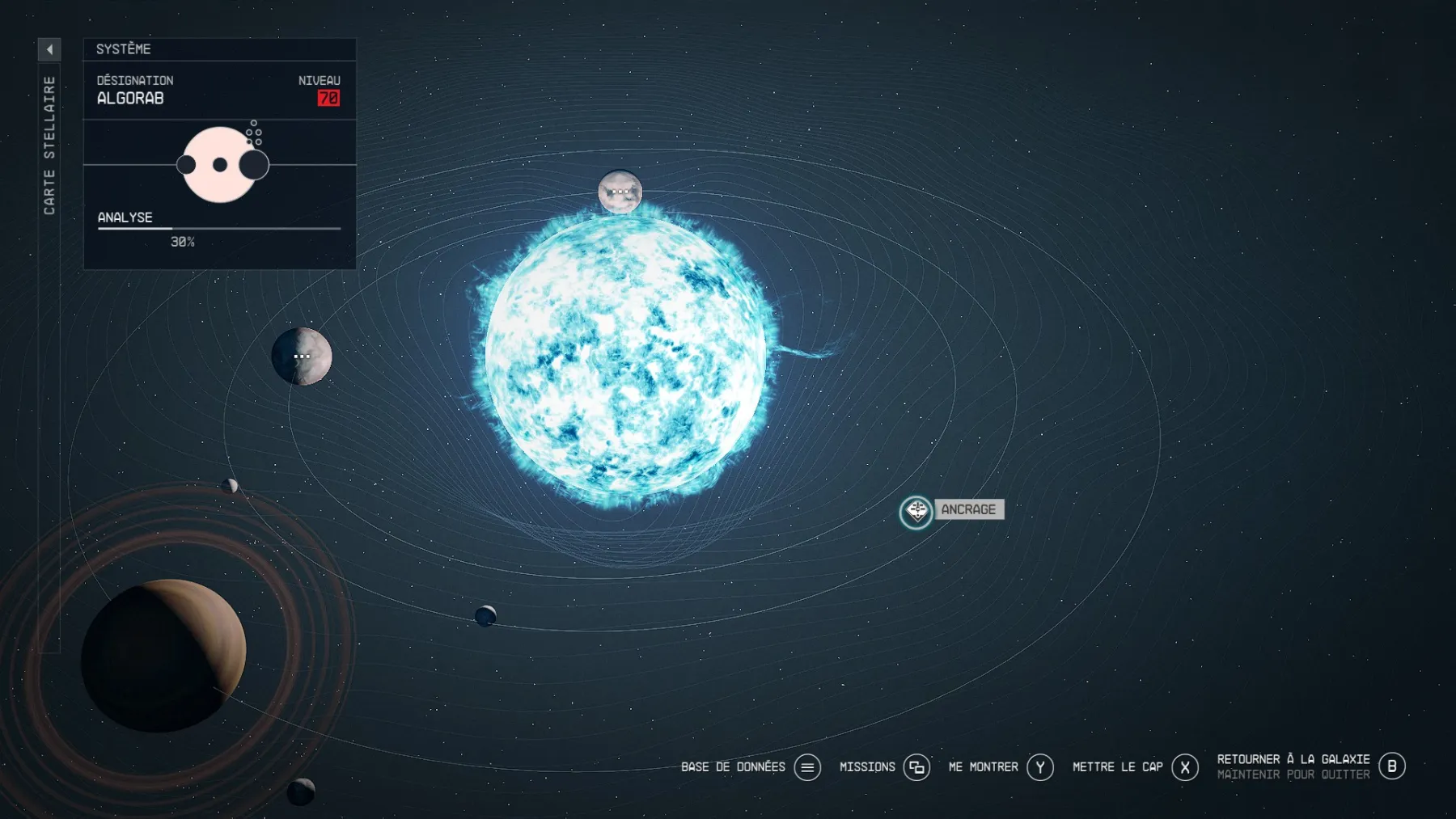Click the red Niveau 70 badge
The image size is (1456, 819).
(x=329, y=98)
